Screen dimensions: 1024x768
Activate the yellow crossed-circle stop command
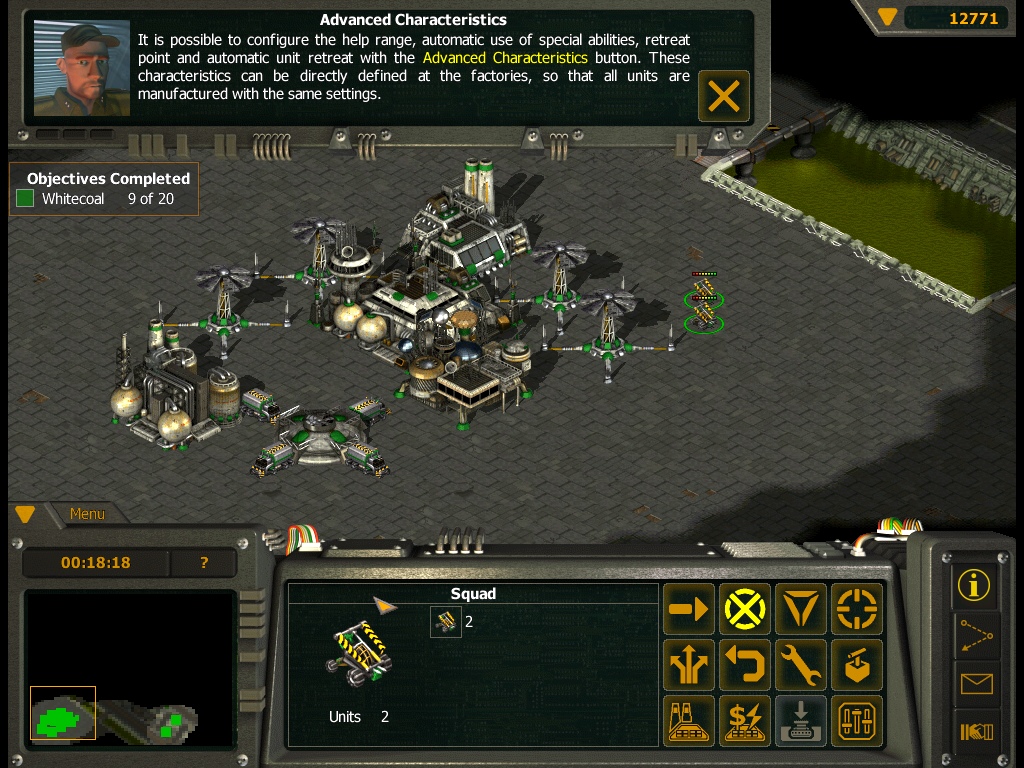[x=745, y=609]
